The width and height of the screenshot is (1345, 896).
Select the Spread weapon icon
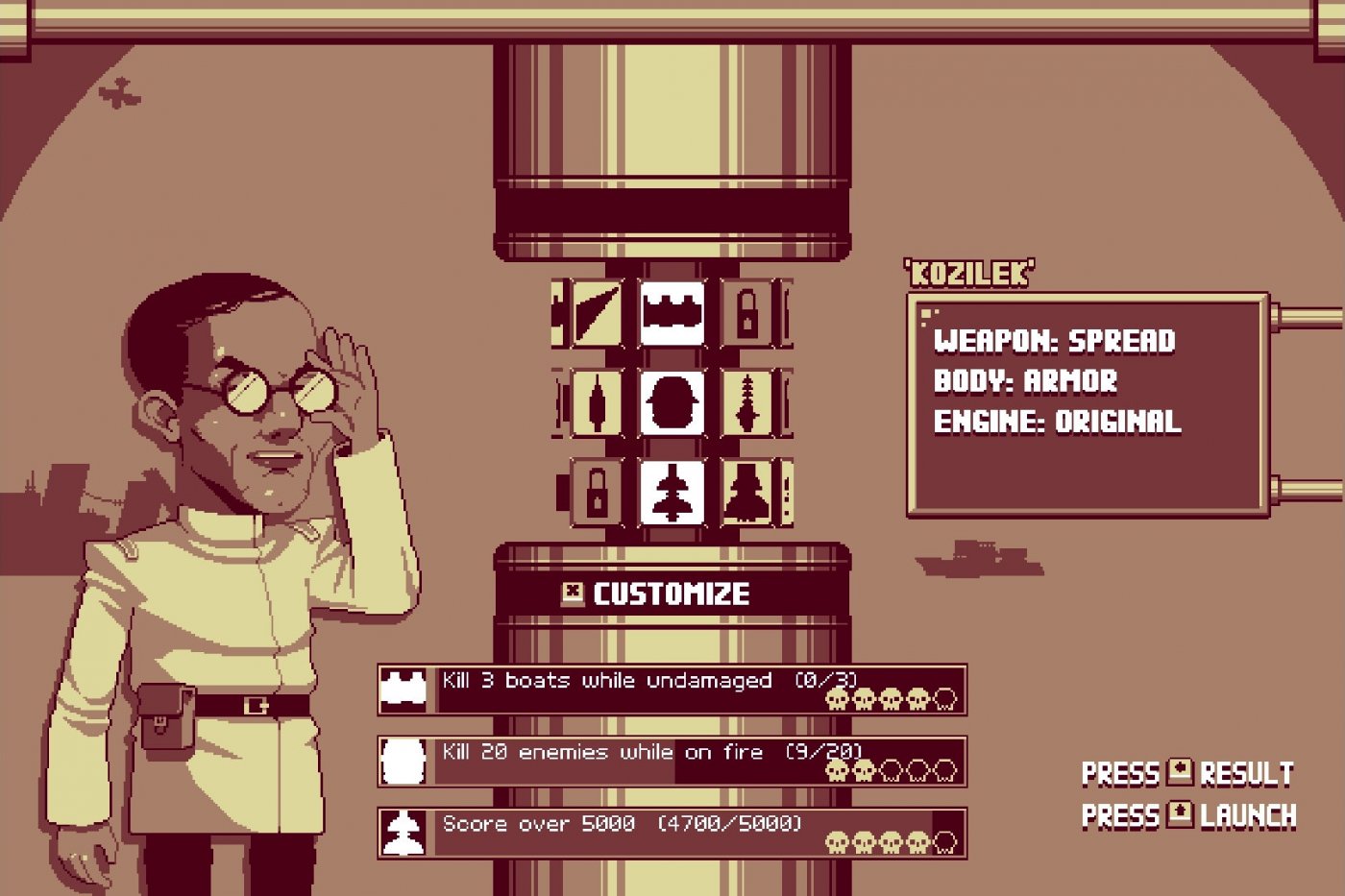point(672,312)
